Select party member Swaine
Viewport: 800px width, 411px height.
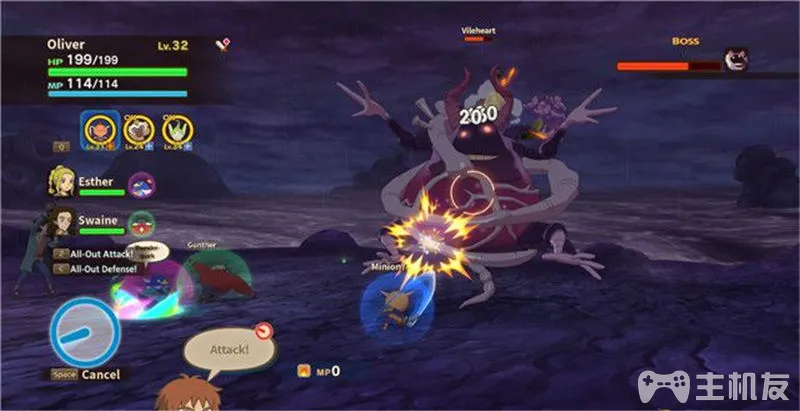coord(61,219)
